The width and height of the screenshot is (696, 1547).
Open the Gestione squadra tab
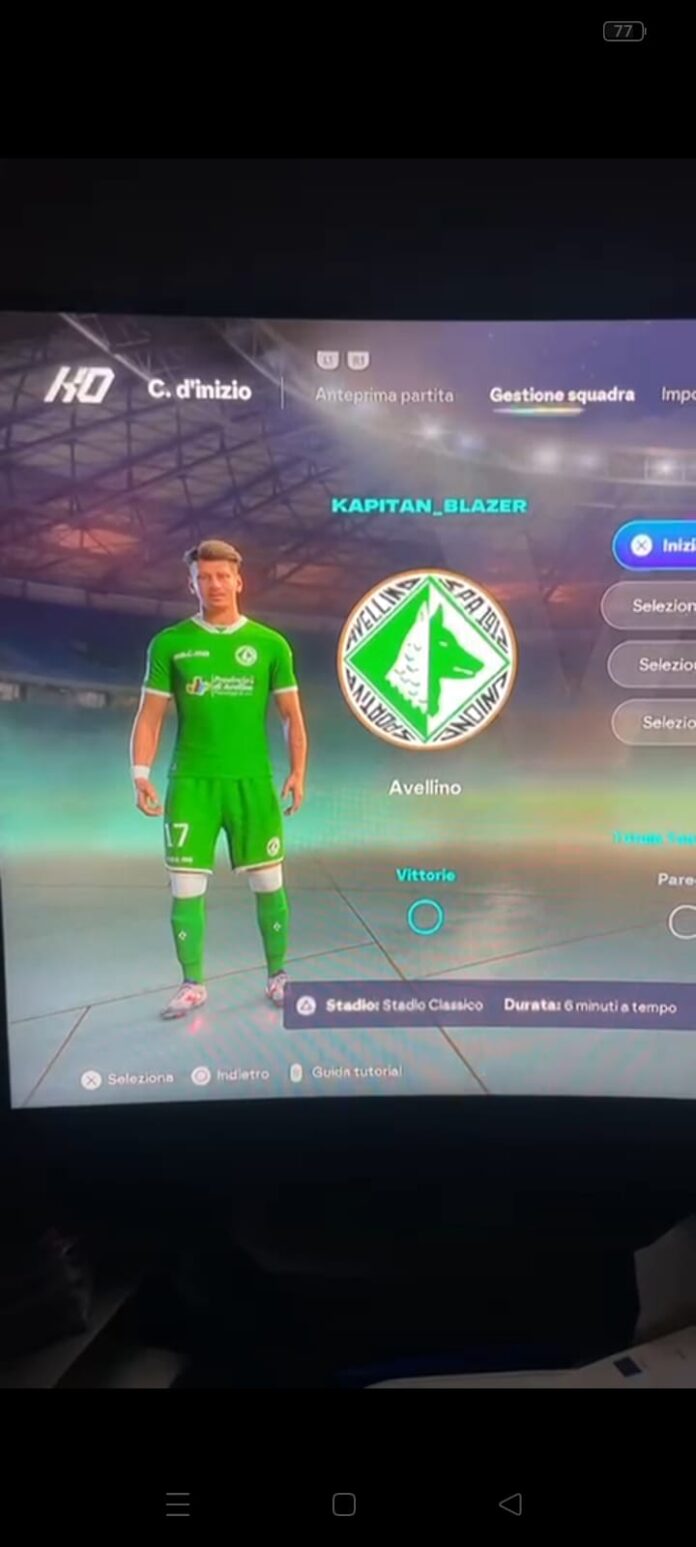click(x=561, y=394)
